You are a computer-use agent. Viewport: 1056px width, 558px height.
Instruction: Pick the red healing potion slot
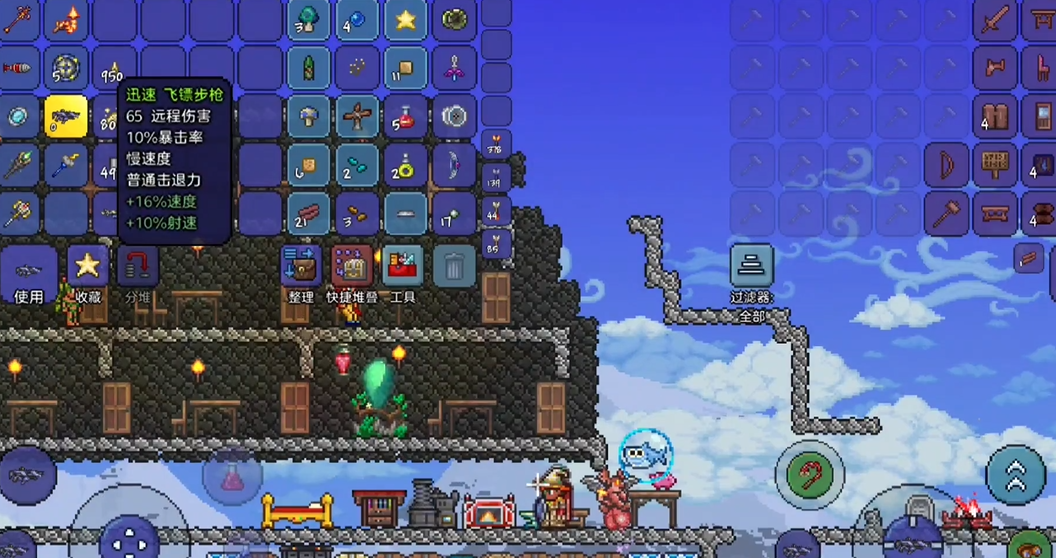[x=405, y=117]
